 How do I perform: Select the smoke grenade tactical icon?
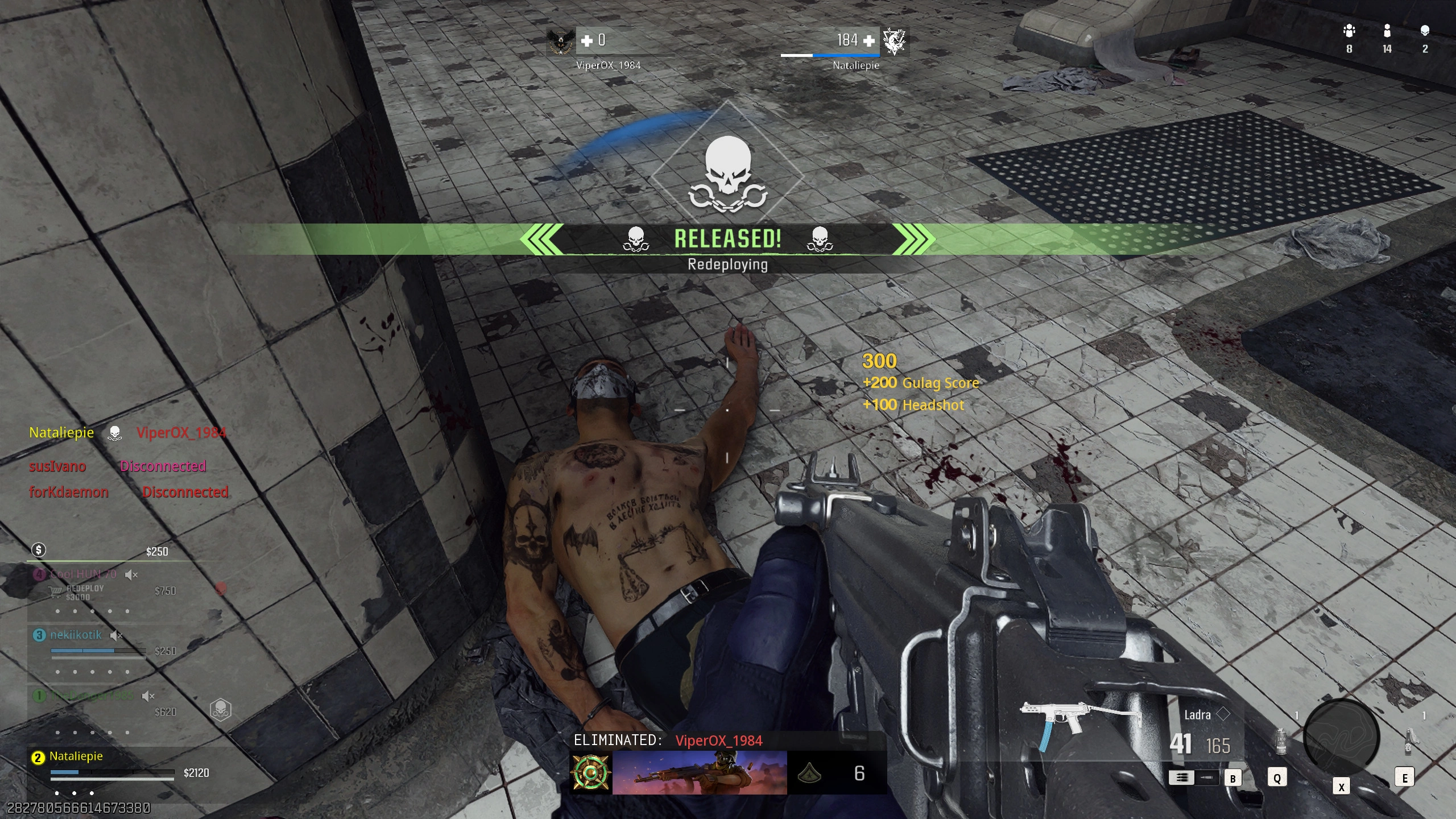pyautogui.click(x=1280, y=741)
